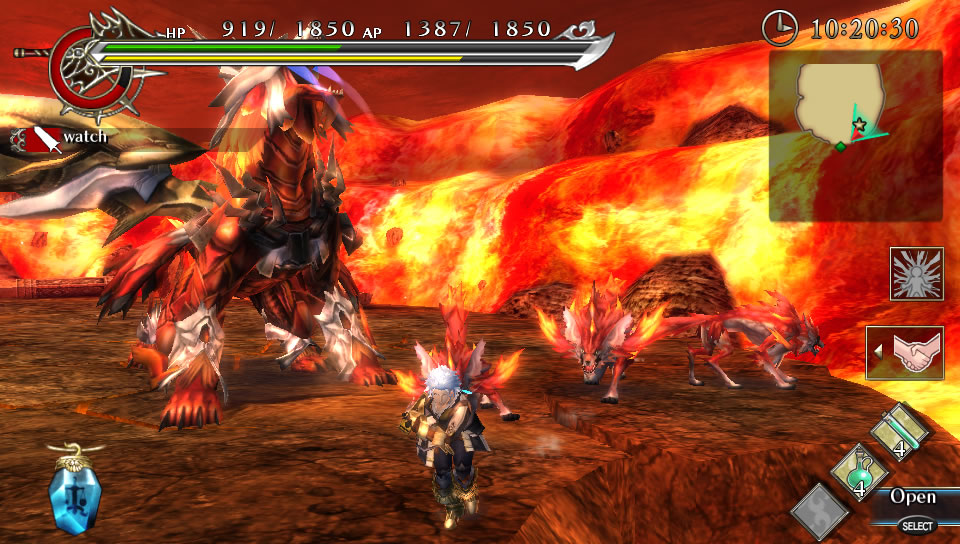Select the grey swirl item slot

(821, 513)
